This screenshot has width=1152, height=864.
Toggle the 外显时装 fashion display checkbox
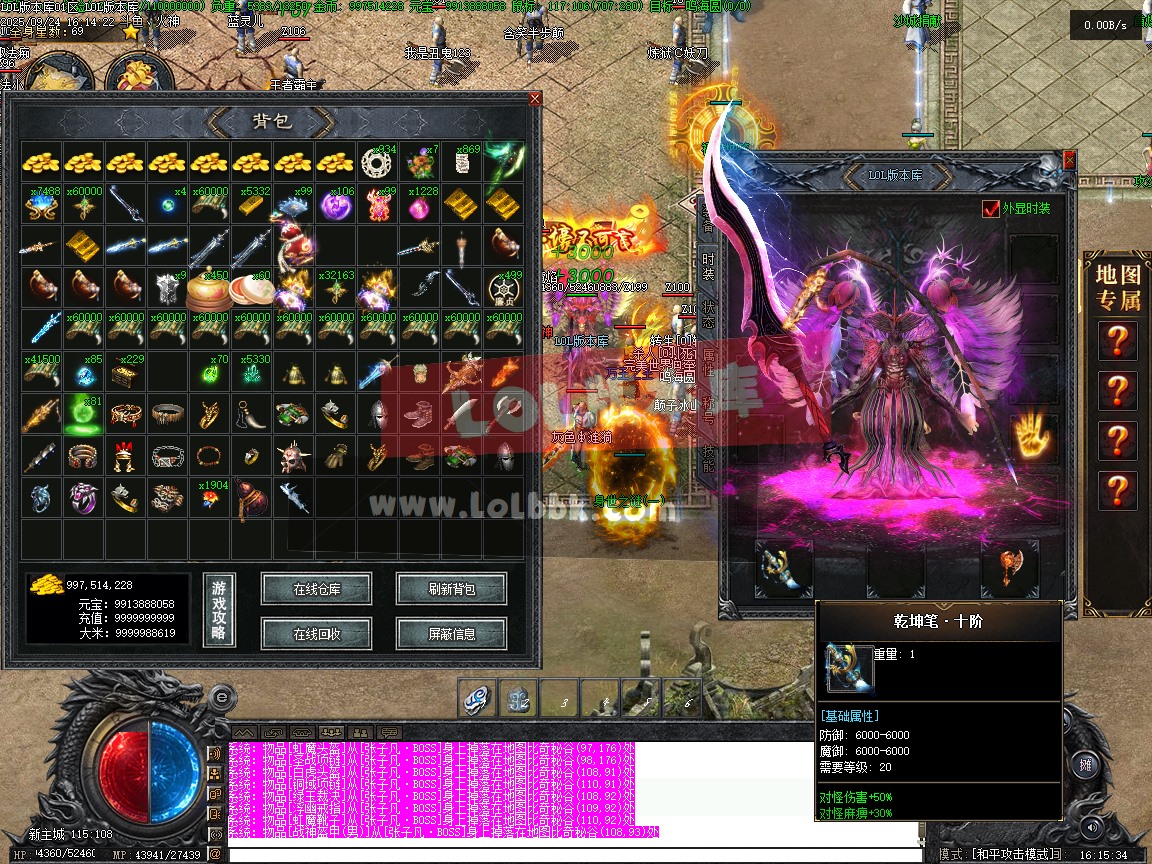point(990,209)
